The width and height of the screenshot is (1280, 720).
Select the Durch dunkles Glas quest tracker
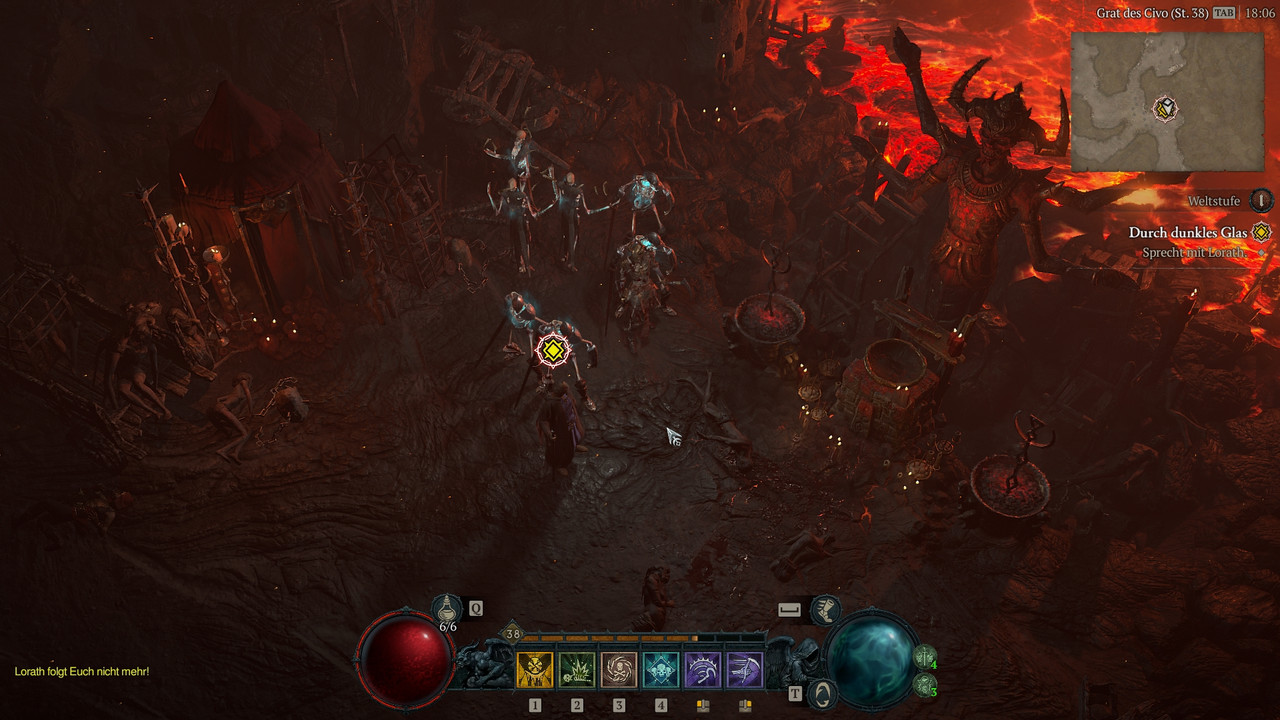point(1188,232)
